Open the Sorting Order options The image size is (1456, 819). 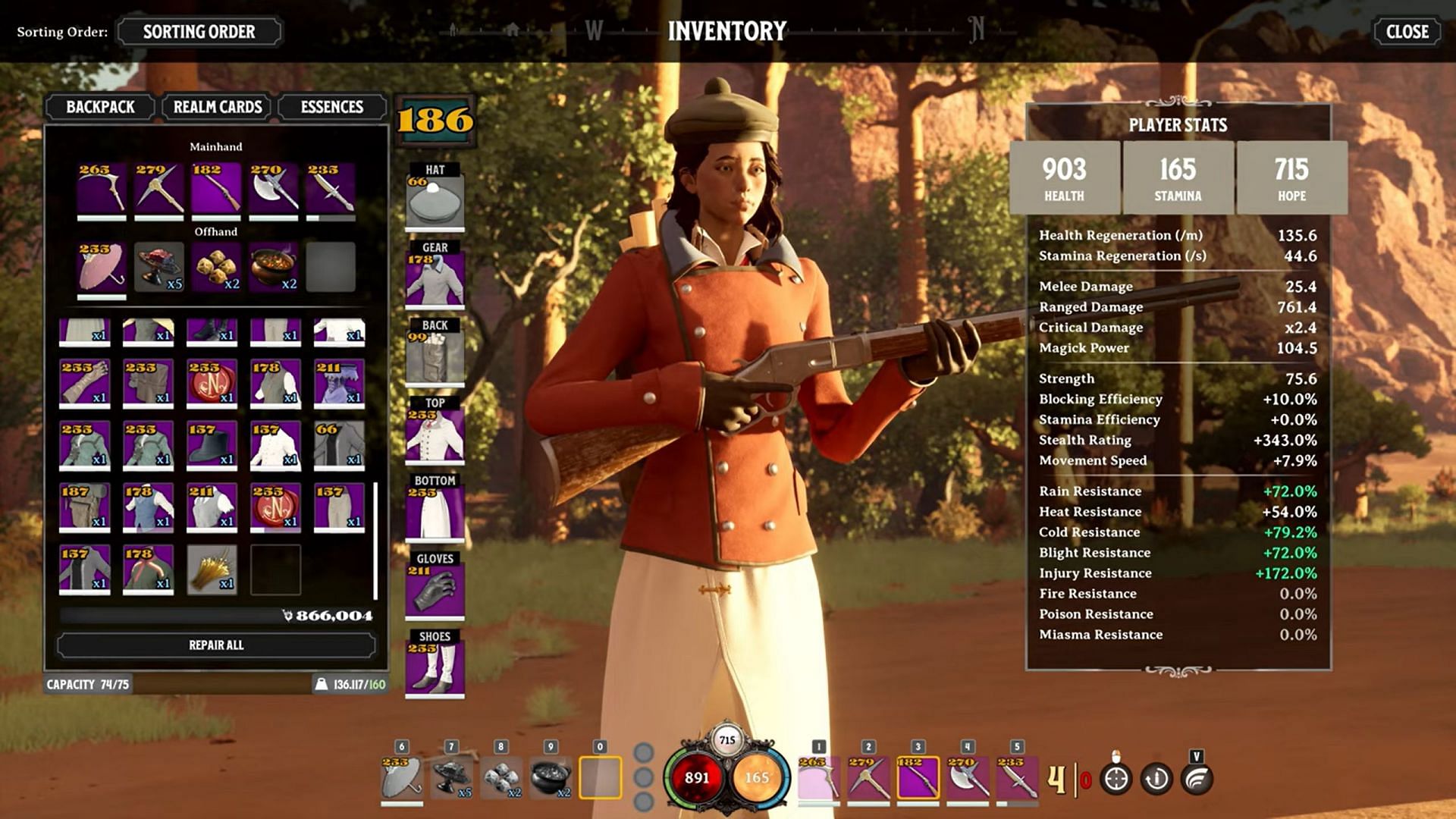[199, 32]
